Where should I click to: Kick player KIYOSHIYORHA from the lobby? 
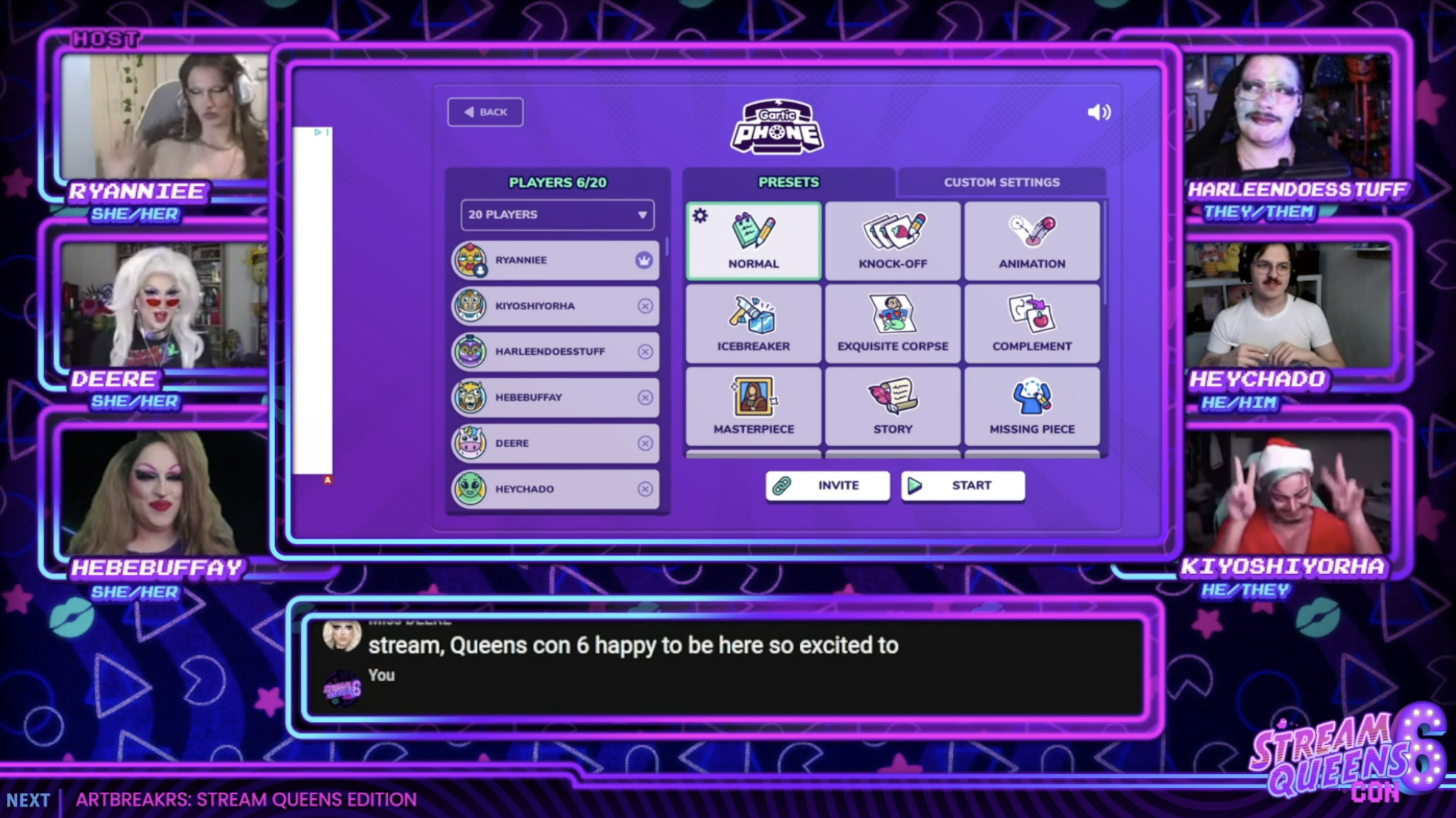click(645, 306)
